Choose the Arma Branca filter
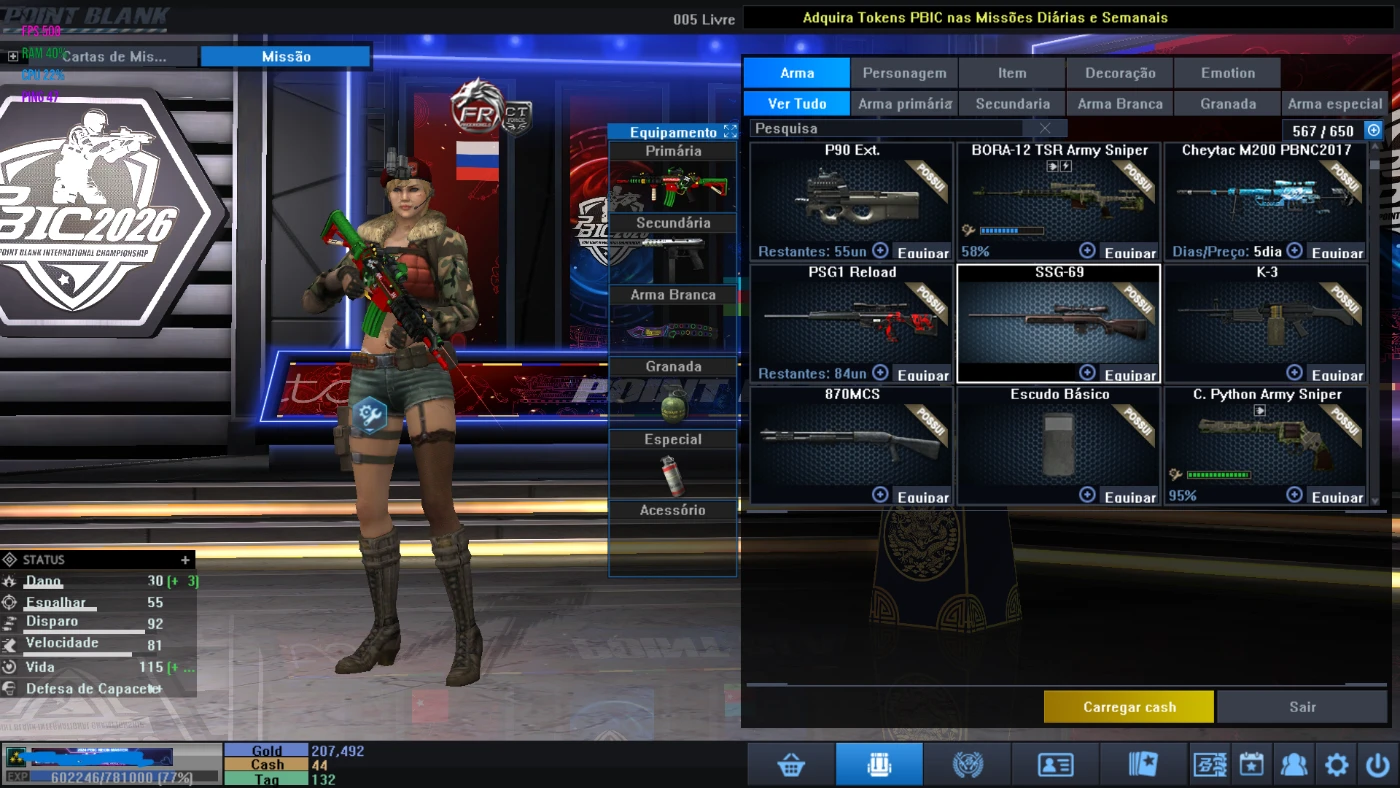Image resolution: width=1400 pixels, height=788 pixels. [1120, 104]
